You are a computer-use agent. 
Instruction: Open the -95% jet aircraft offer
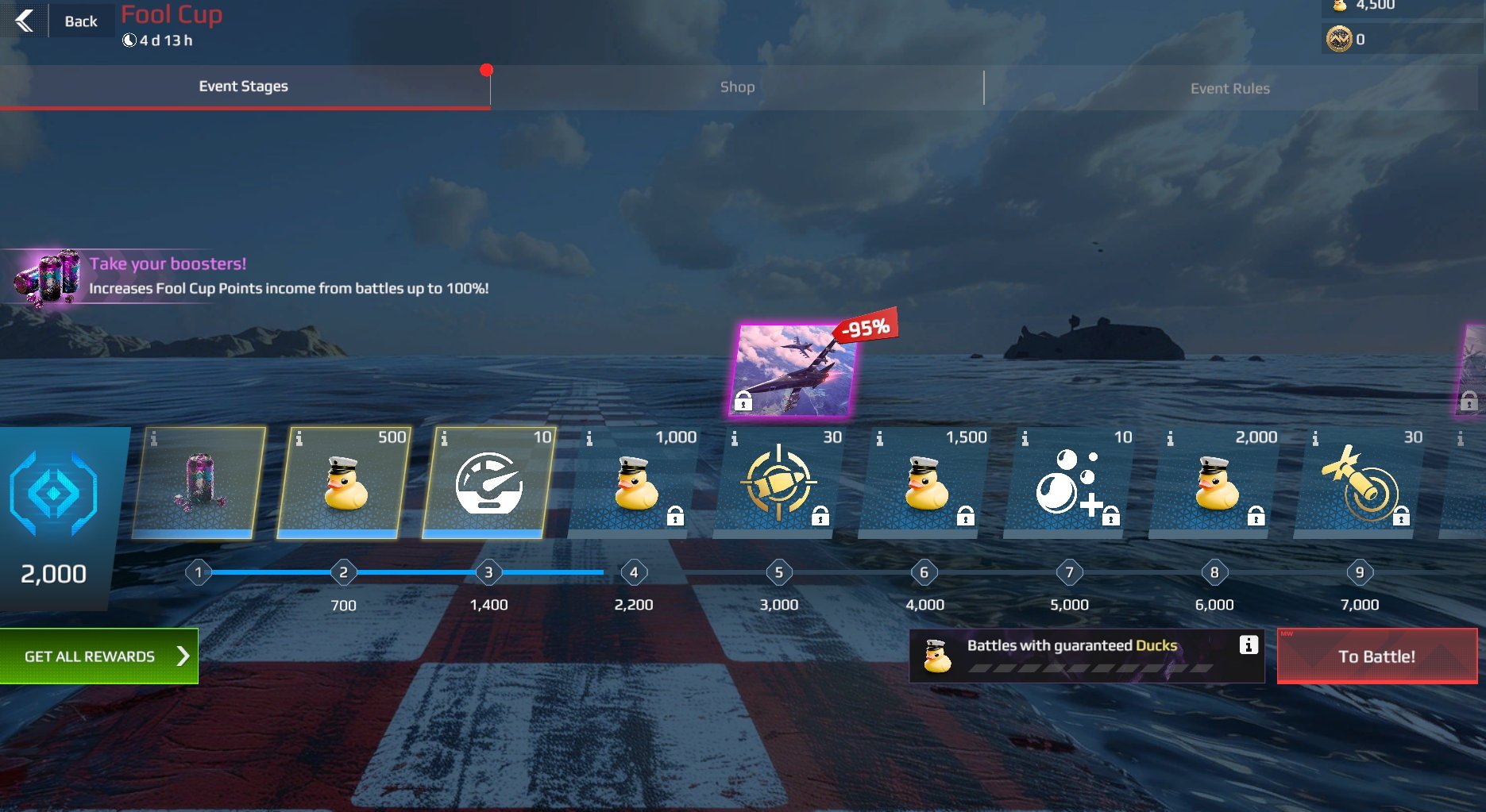click(793, 370)
